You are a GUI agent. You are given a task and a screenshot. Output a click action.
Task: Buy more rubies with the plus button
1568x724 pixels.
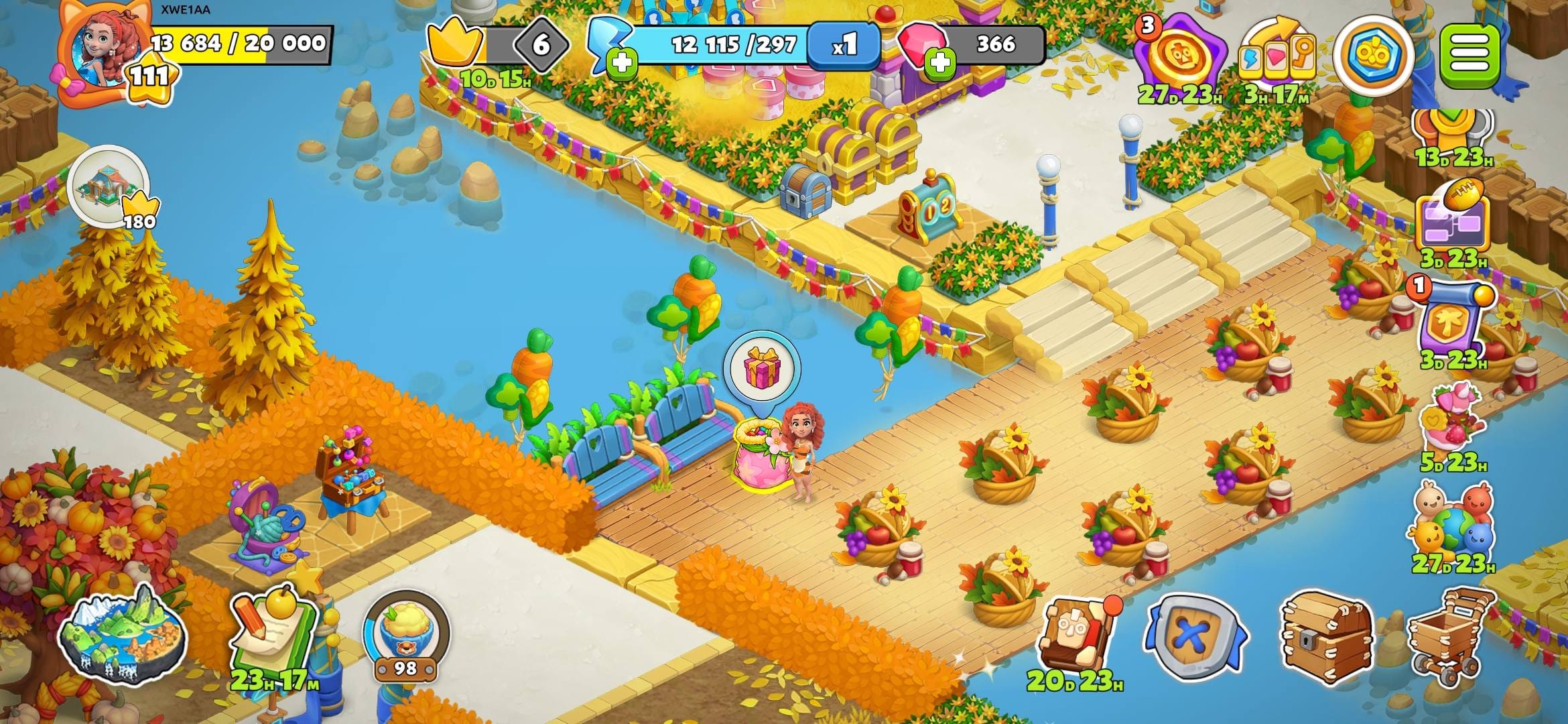click(939, 64)
